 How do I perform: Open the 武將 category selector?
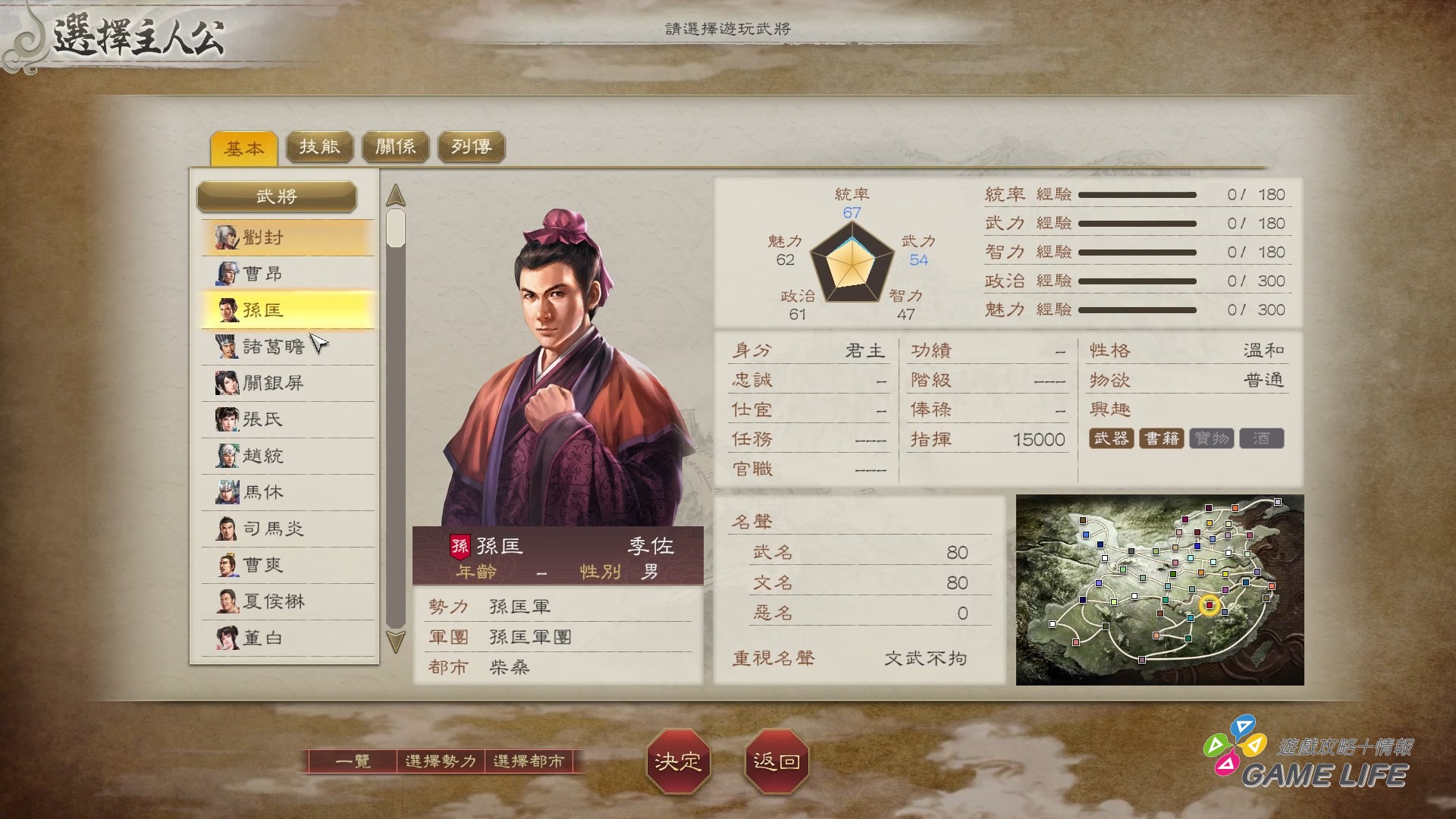(x=278, y=196)
